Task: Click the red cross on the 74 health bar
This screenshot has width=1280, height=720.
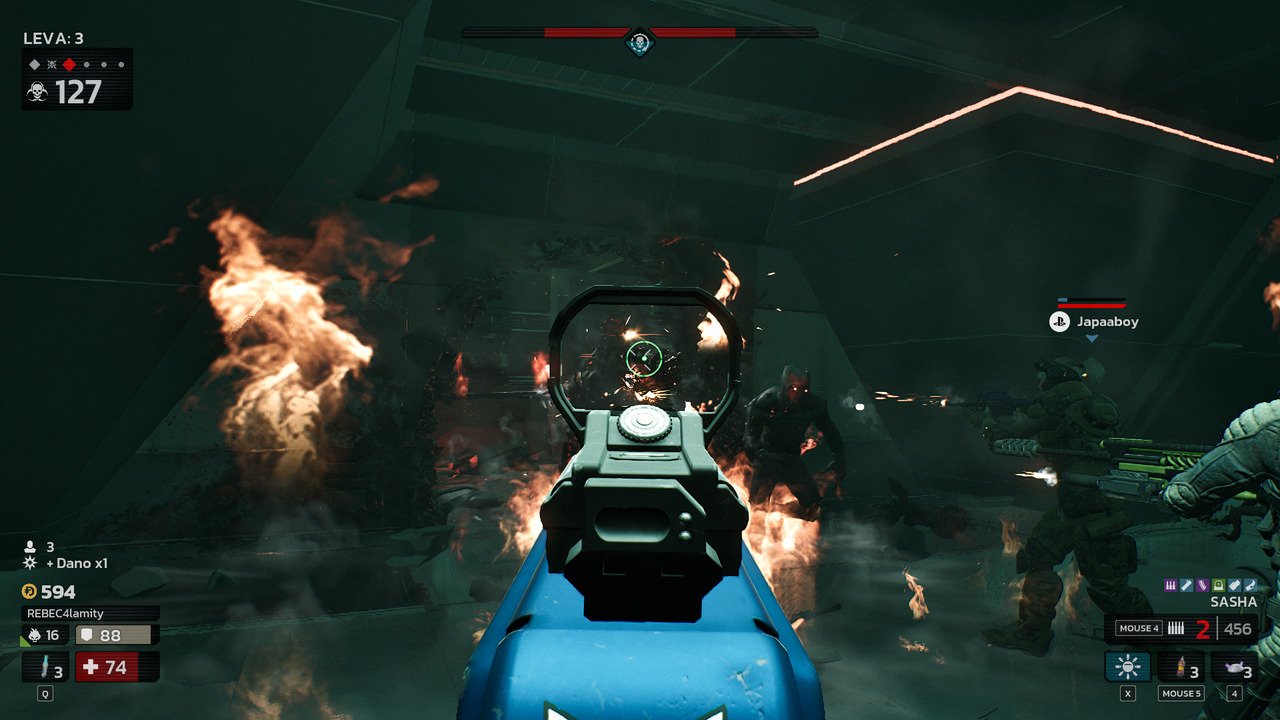Action: 88,667
